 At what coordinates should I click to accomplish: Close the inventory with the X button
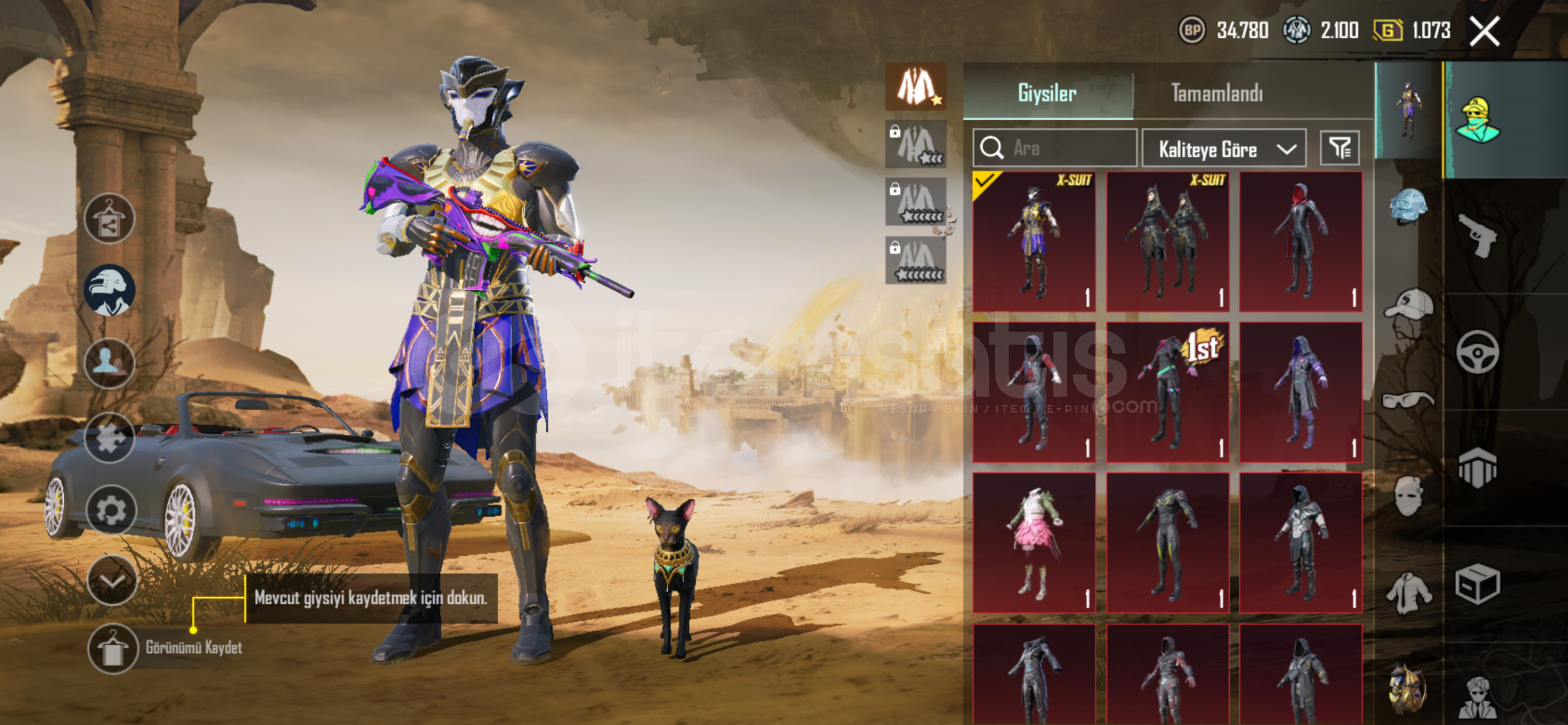[x=1484, y=31]
